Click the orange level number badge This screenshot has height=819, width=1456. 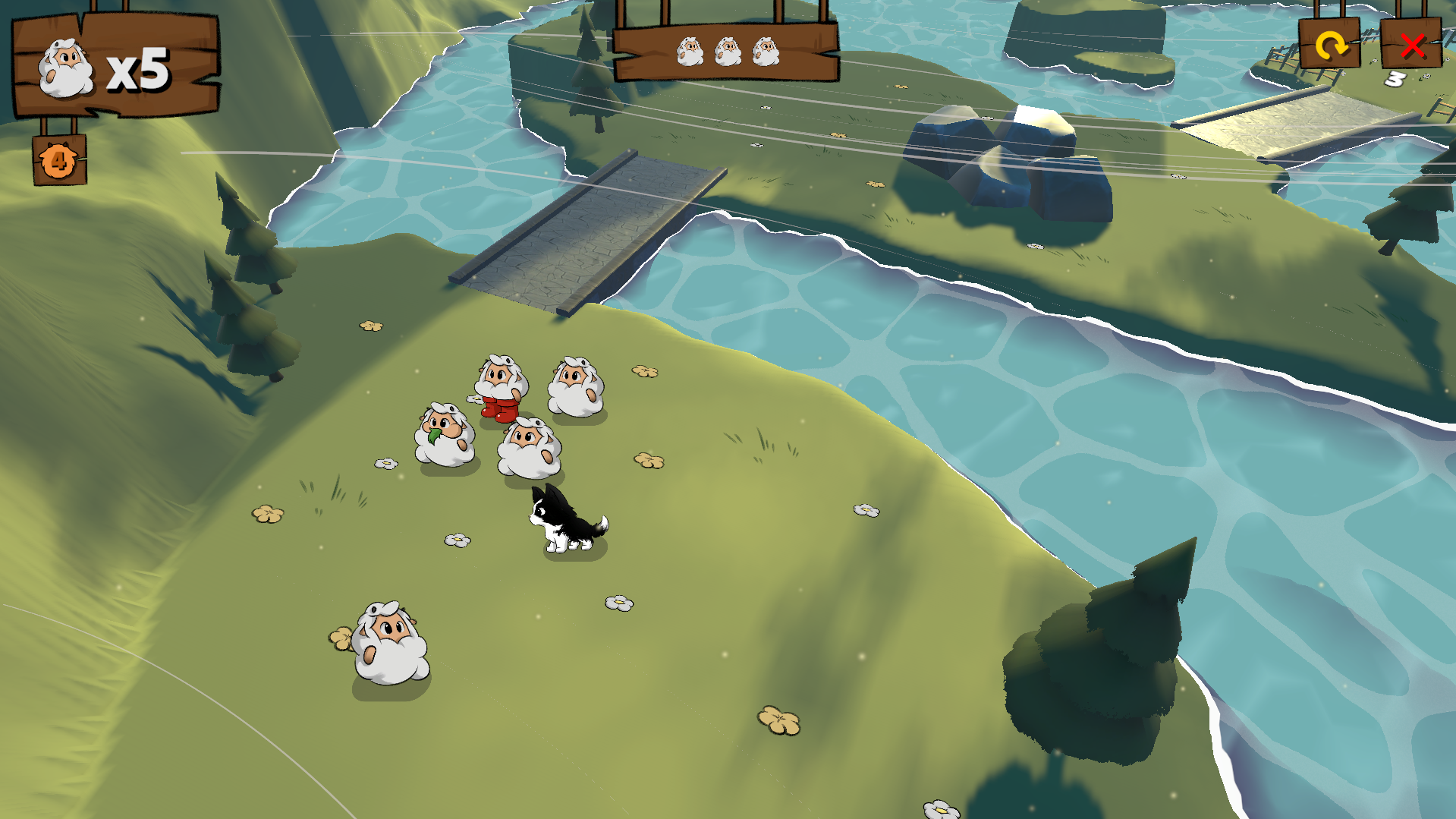click(59, 160)
